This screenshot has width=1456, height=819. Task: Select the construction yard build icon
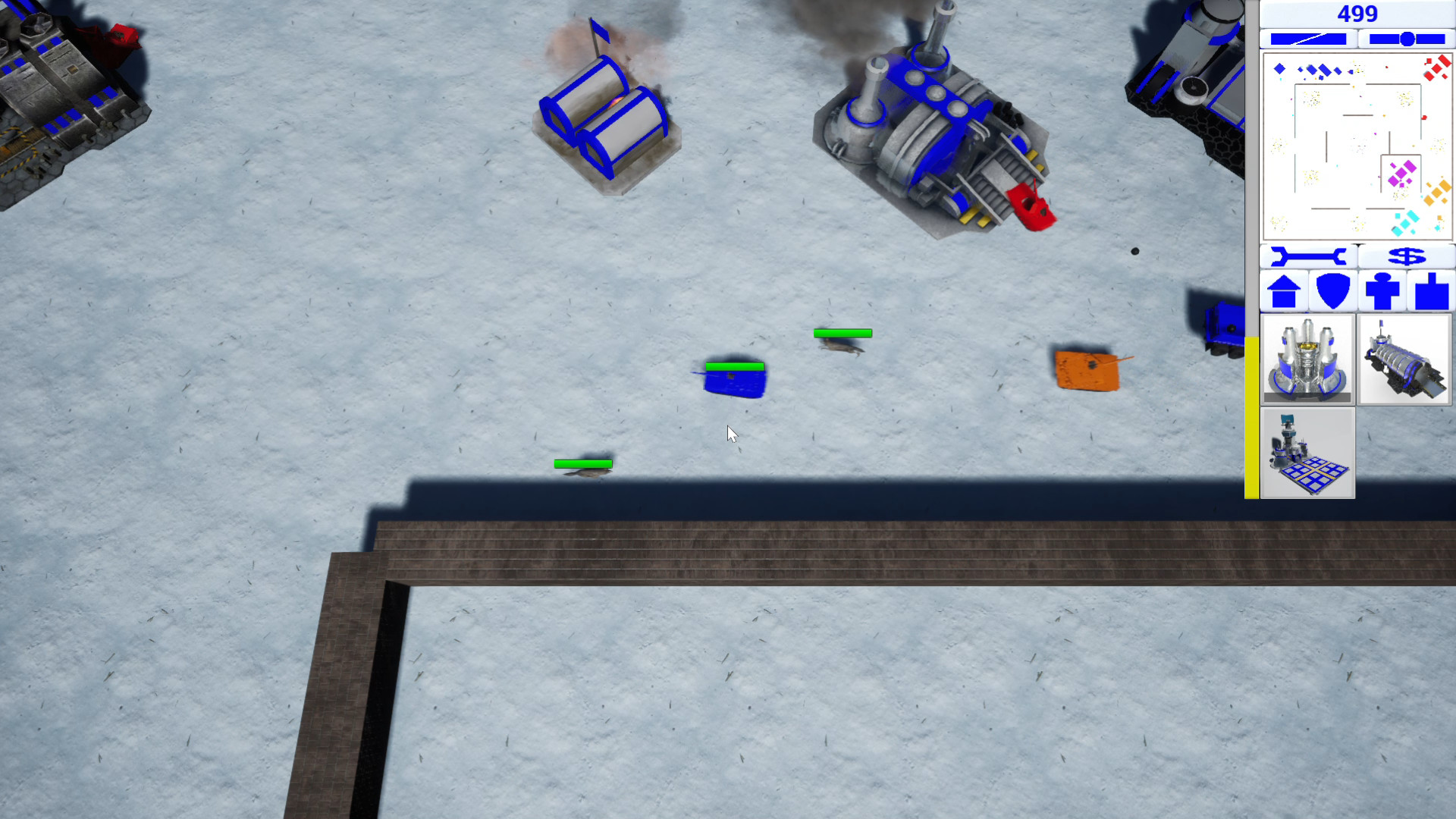[1306, 453]
